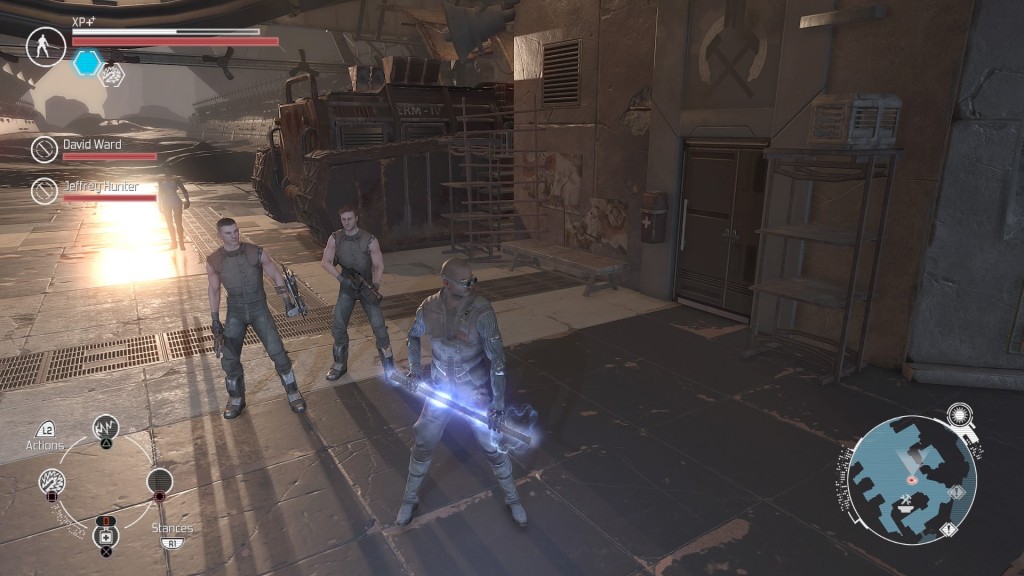Use the spiky burst ability on the action wheel

click(53, 482)
